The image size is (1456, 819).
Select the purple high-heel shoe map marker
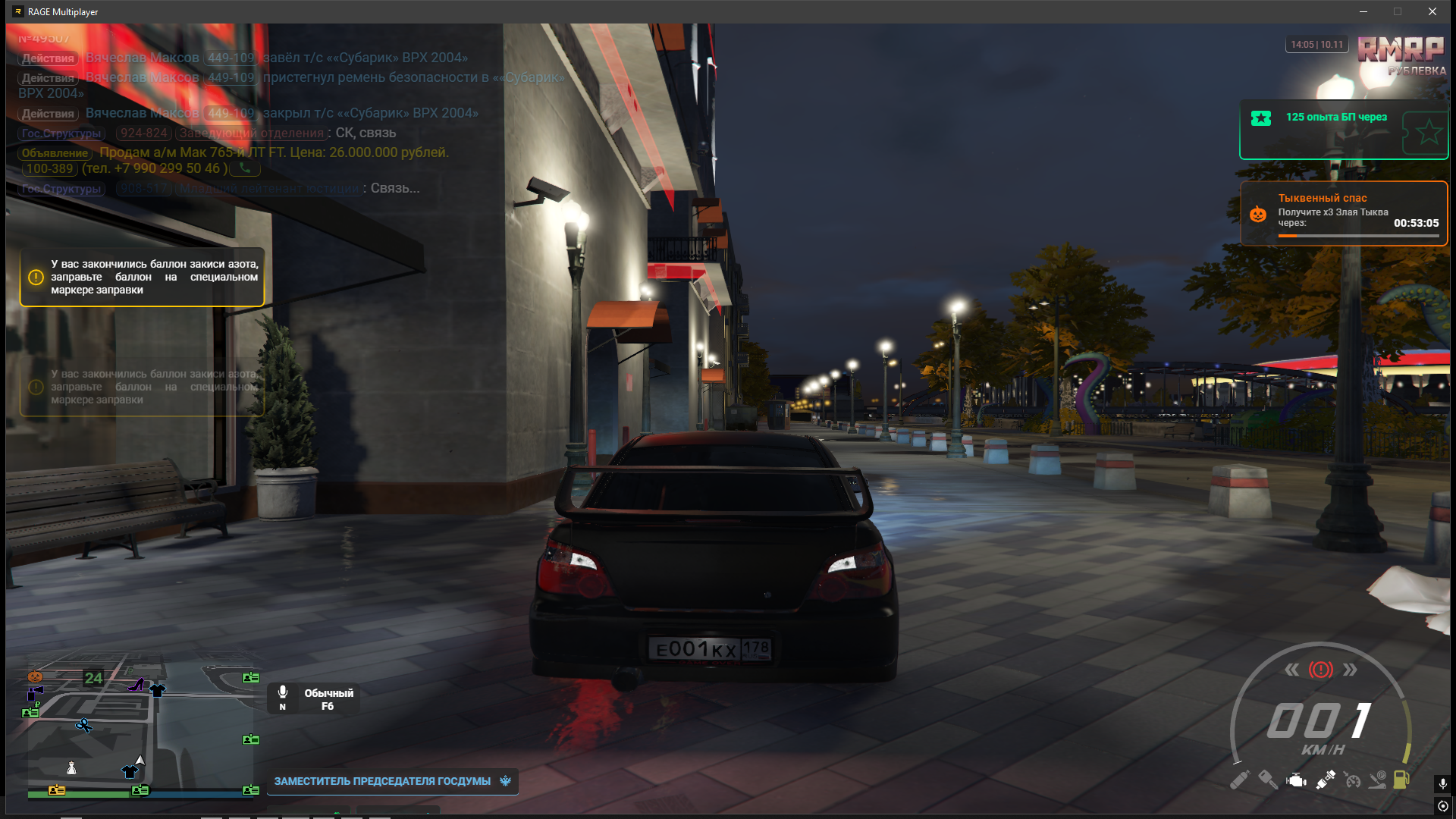pyautogui.click(x=136, y=685)
